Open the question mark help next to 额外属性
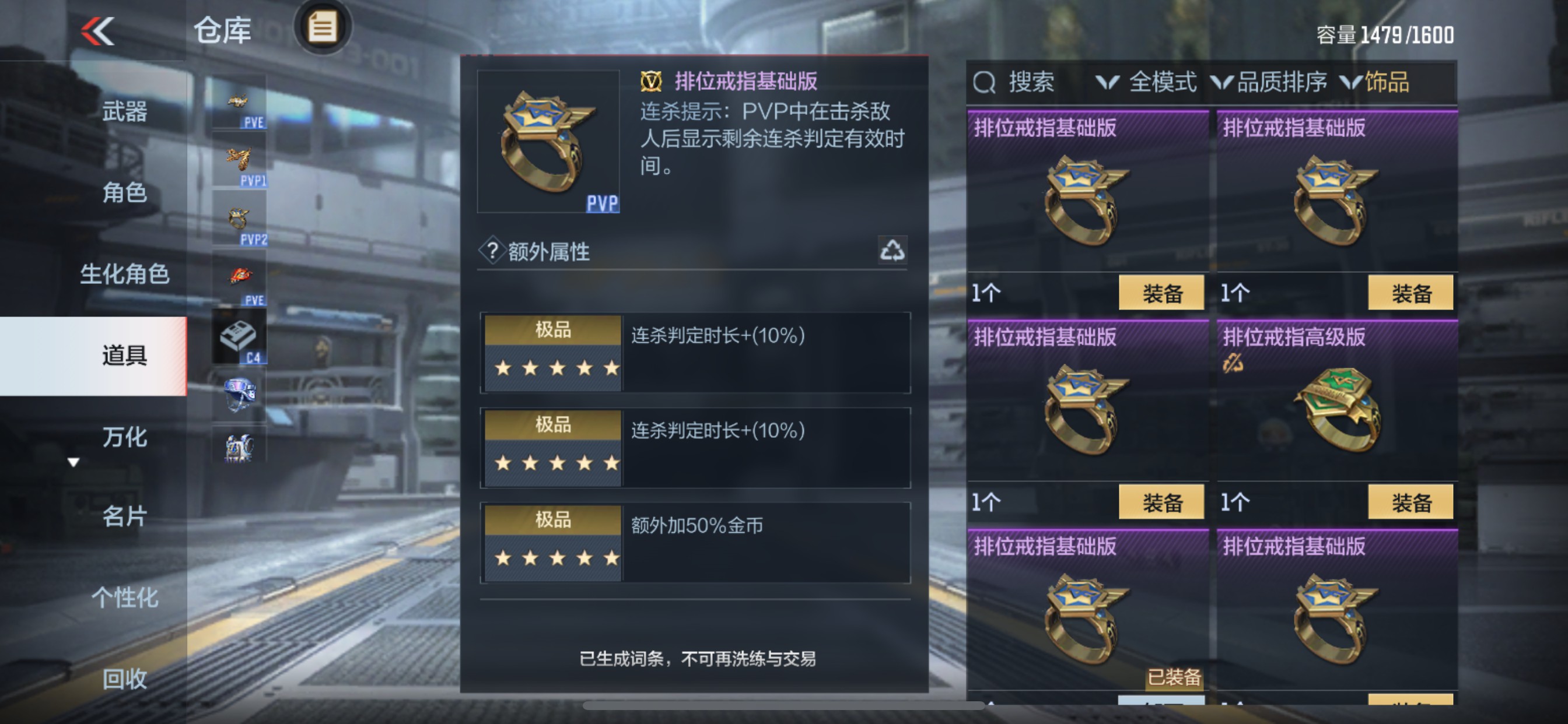The image size is (1568, 724). (x=494, y=250)
